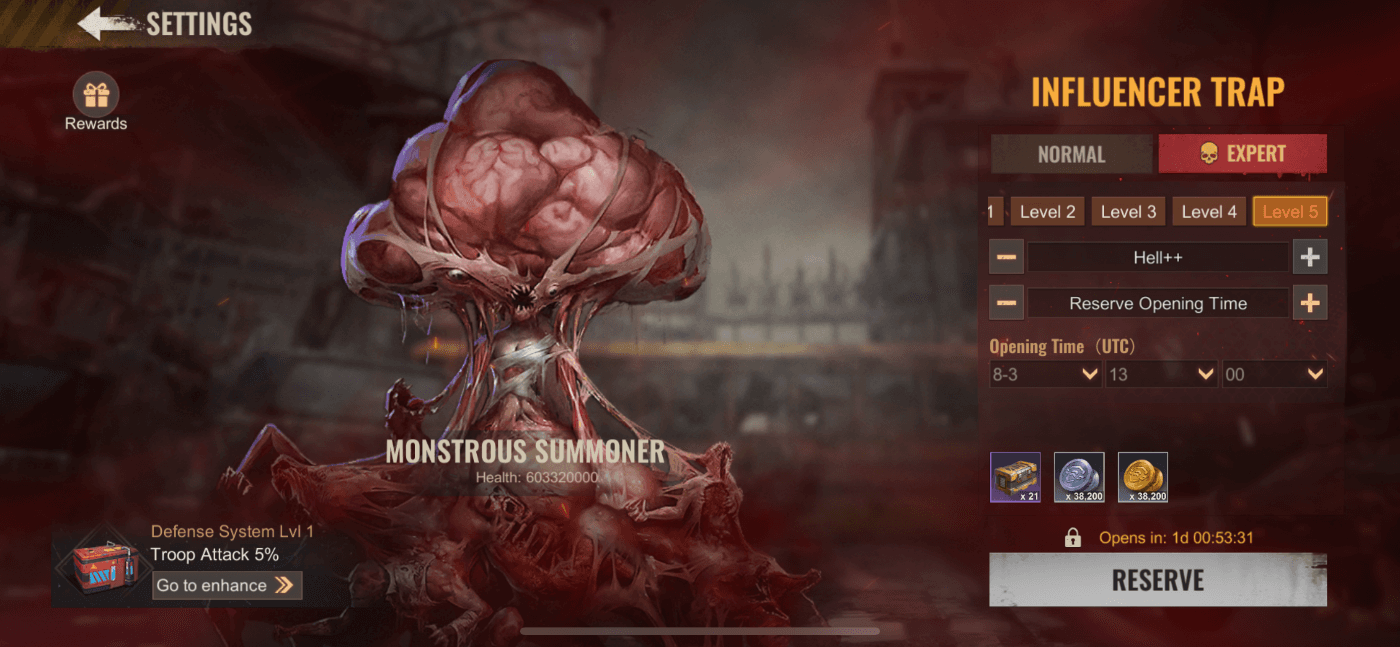The width and height of the screenshot is (1400, 647).
Task: Click plus beside Reserve Opening Time
Action: coord(1310,303)
